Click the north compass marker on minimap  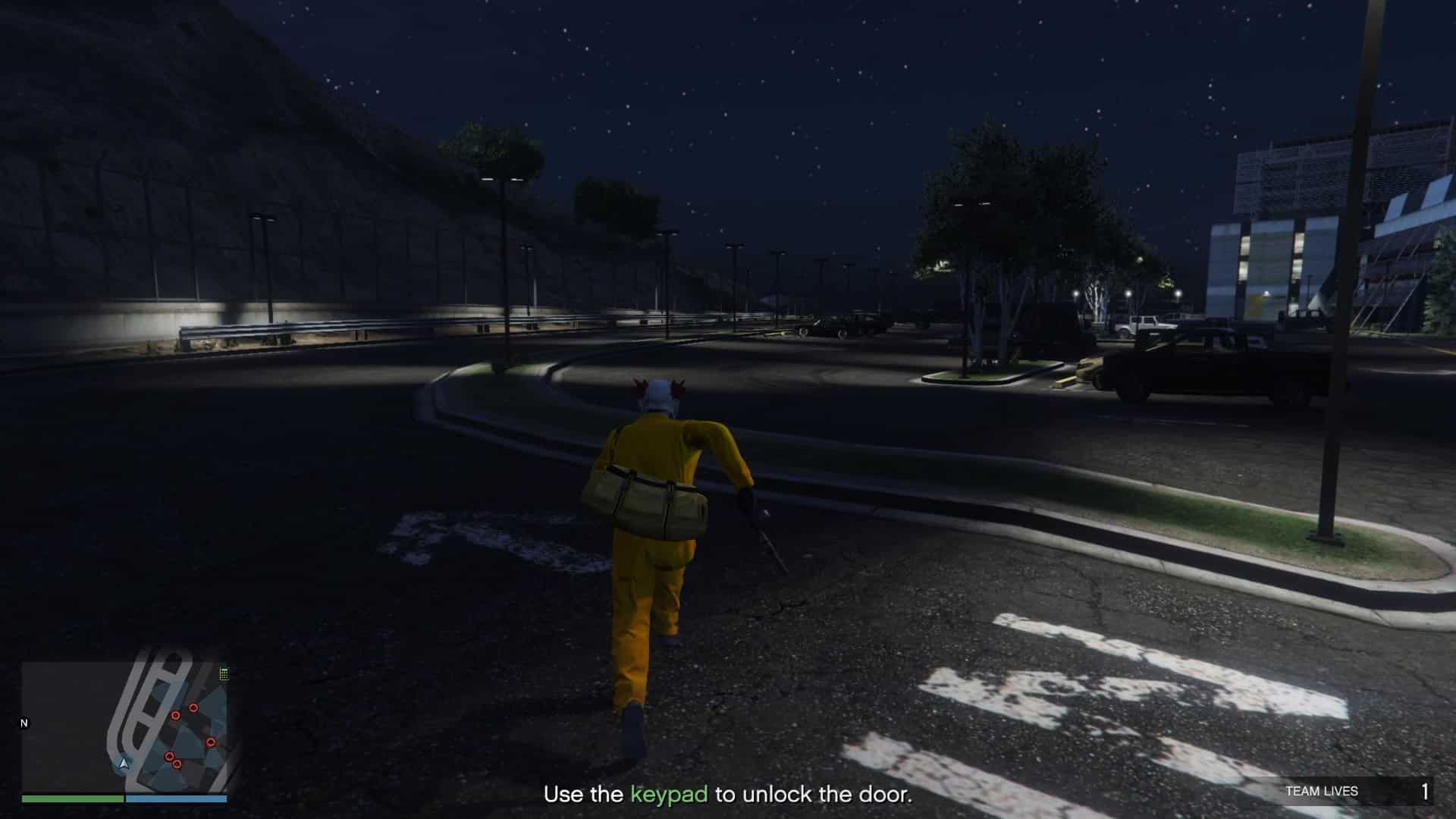click(24, 723)
